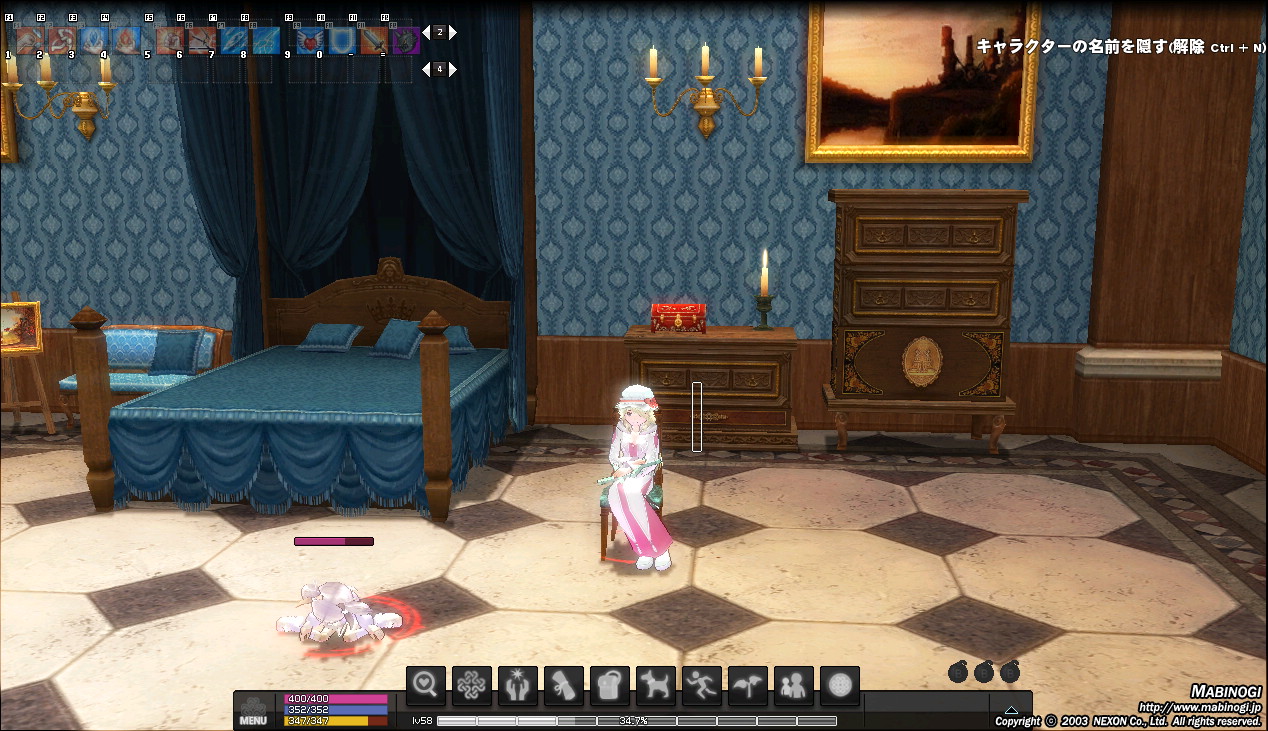Screen dimensions: 1268x731
Task: Open the pet dog icon
Action: pyautogui.click(x=656, y=686)
